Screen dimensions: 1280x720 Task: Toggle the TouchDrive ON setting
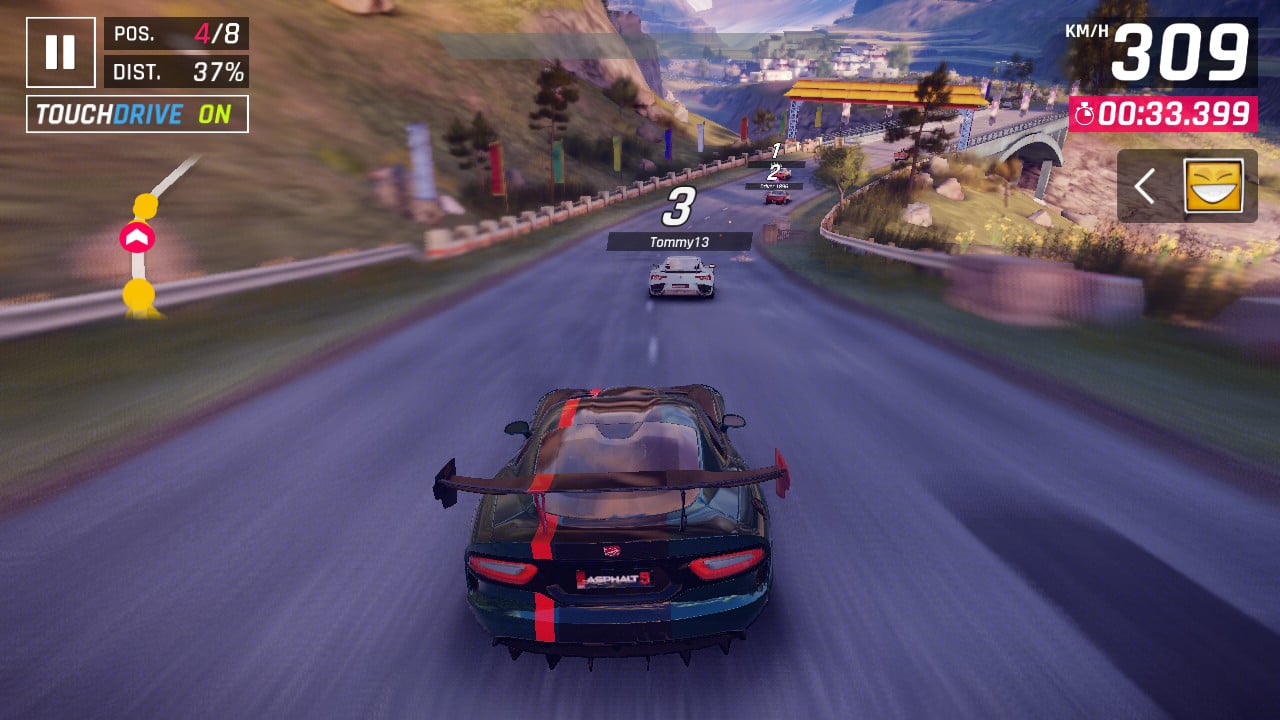tap(137, 114)
